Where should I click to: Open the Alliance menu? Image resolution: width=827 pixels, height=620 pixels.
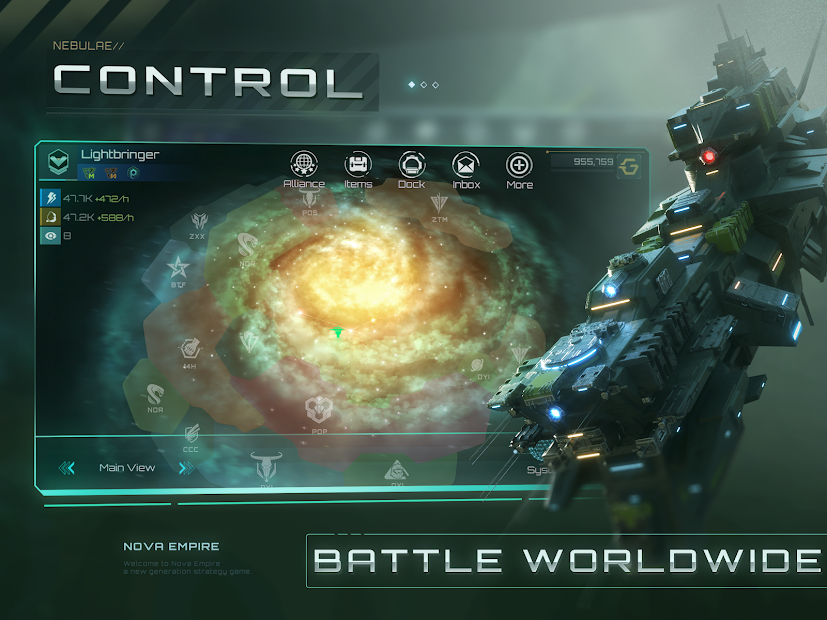click(x=304, y=166)
